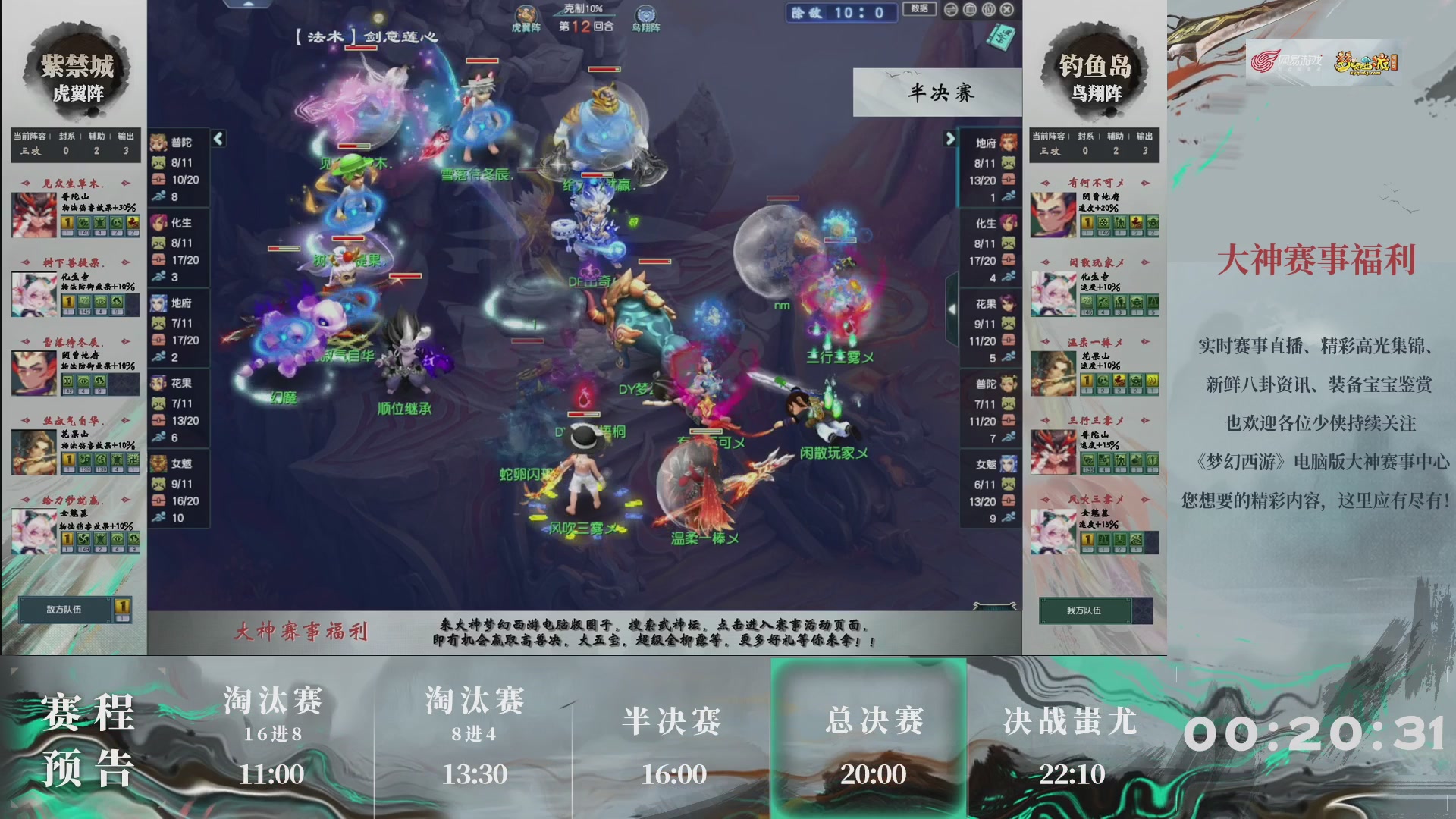
Task: Click the 女魃 avatar in left unit list
Action: click(x=159, y=463)
